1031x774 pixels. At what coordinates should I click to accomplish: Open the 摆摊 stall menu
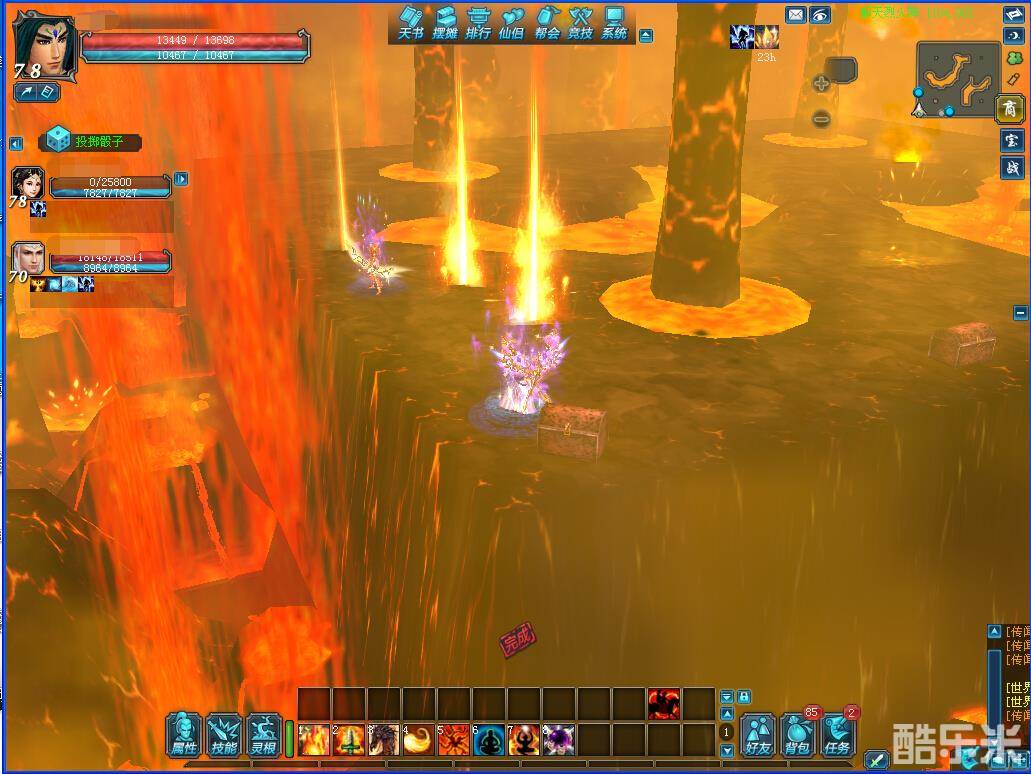tap(445, 22)
